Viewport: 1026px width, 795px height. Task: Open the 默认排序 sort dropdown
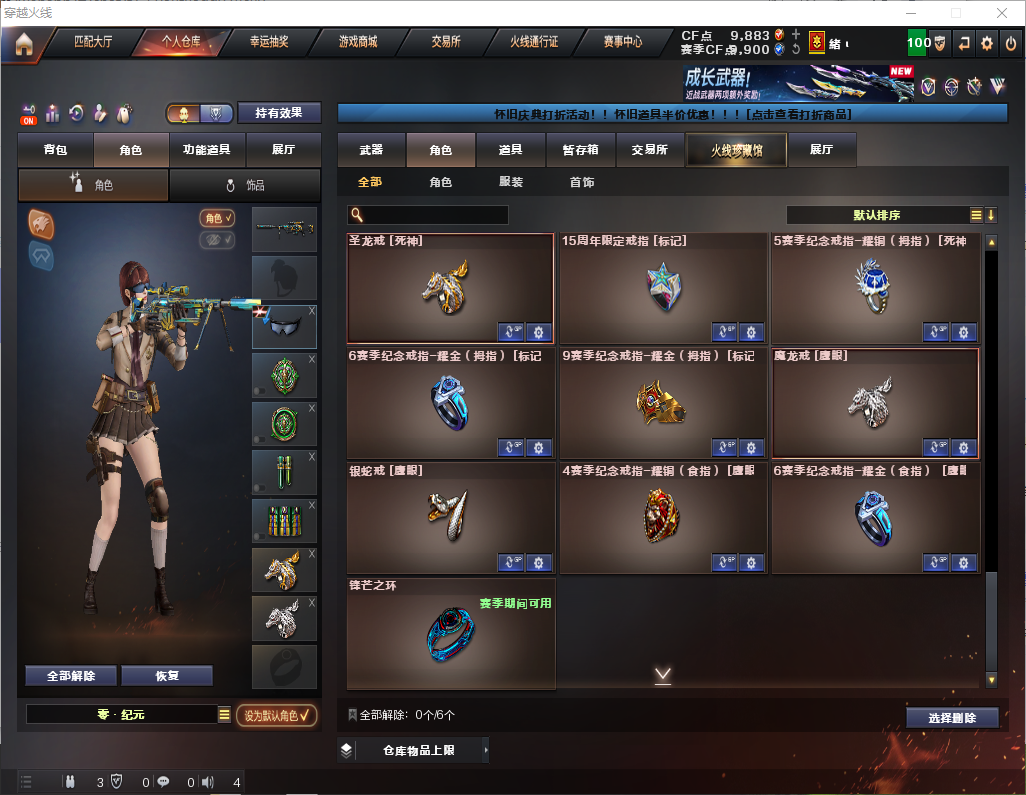pyautogui.click(x=876, y=215)
